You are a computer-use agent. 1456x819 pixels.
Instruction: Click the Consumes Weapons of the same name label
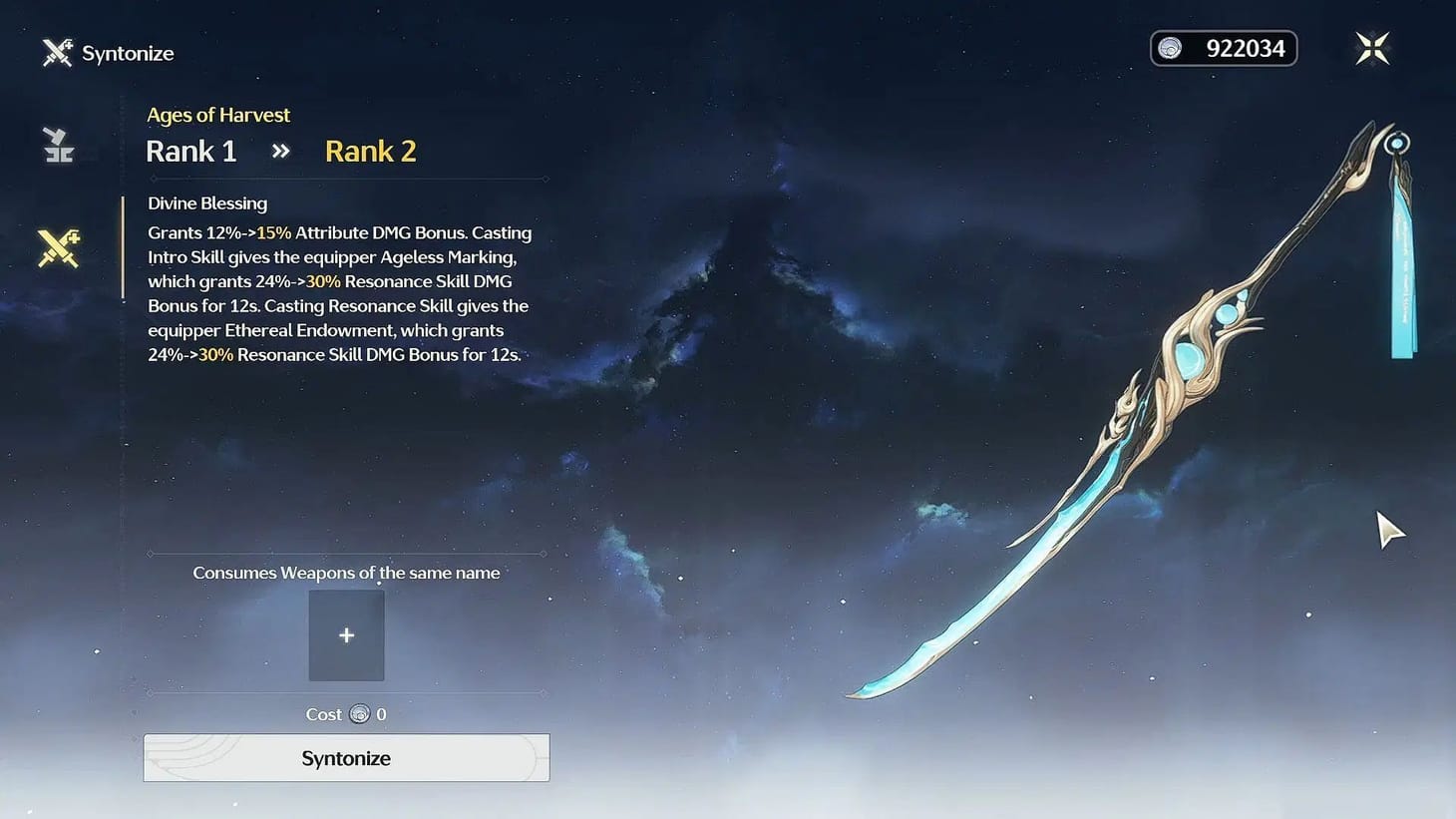346,573
